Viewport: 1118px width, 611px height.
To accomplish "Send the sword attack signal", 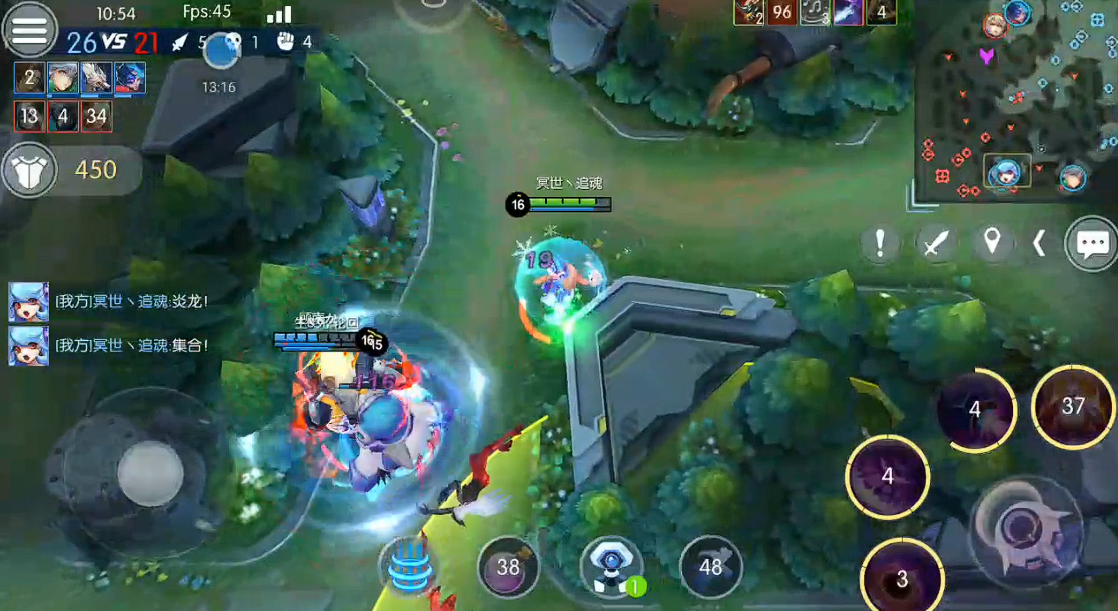I will [936, 243].
